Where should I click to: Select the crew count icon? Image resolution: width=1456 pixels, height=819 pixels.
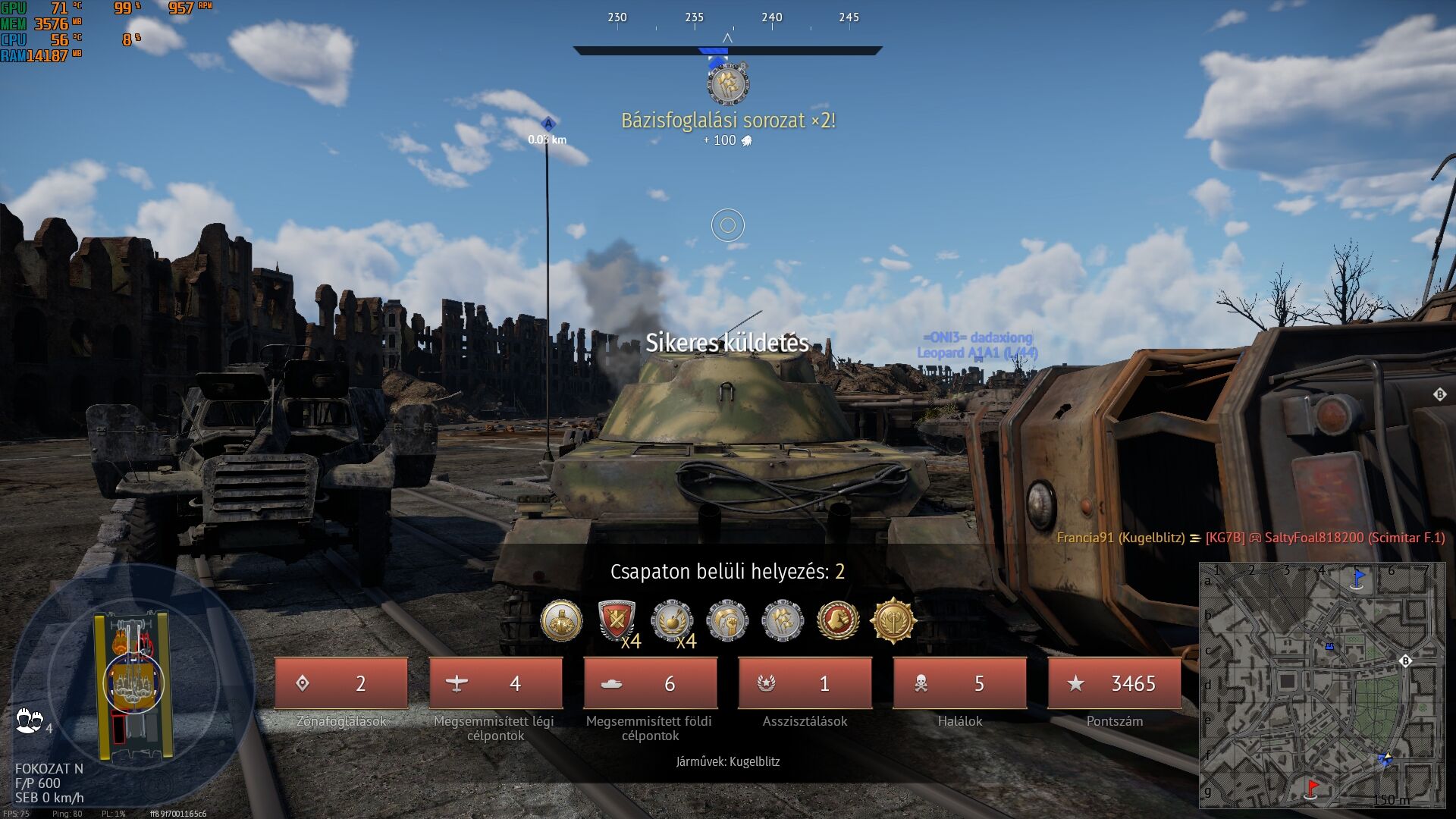[x=29, y=720]
